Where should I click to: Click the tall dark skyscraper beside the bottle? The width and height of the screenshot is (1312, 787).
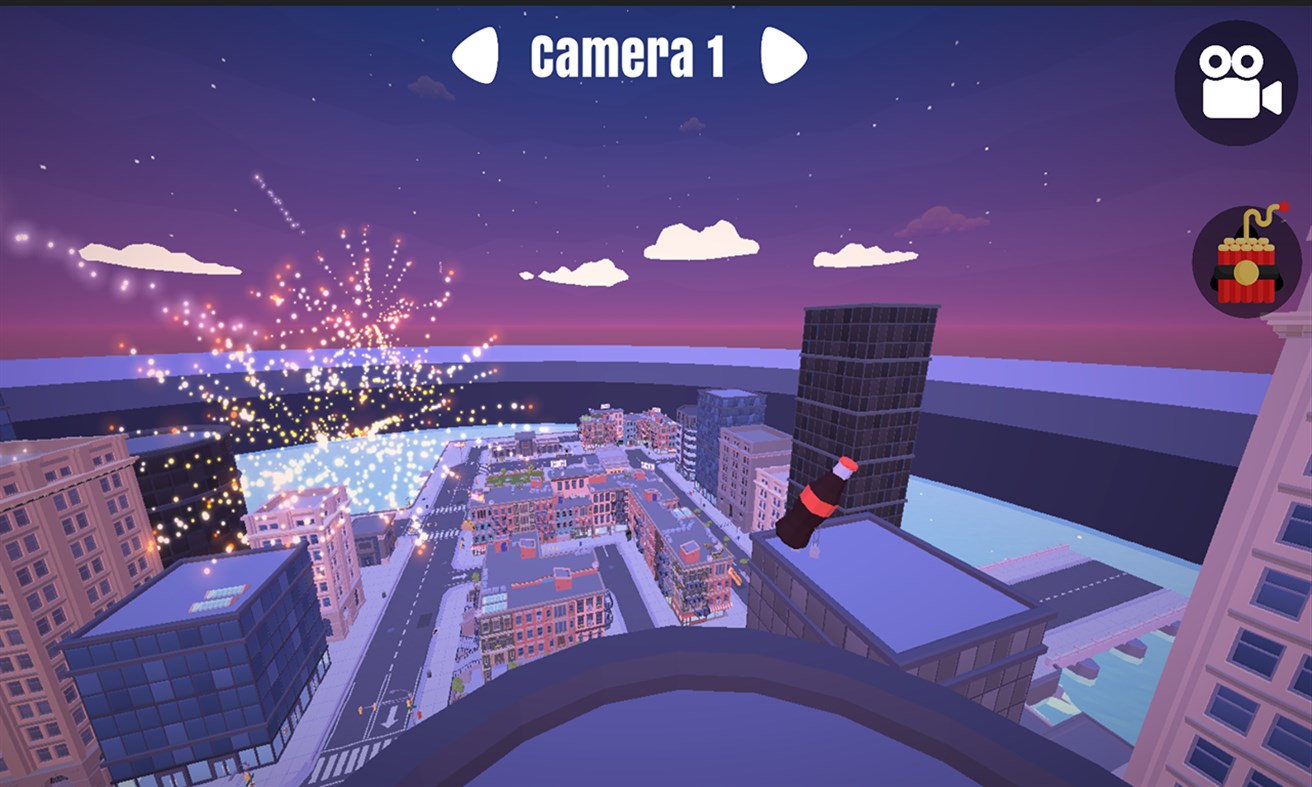pyautogui.click(x=865, y=400)
